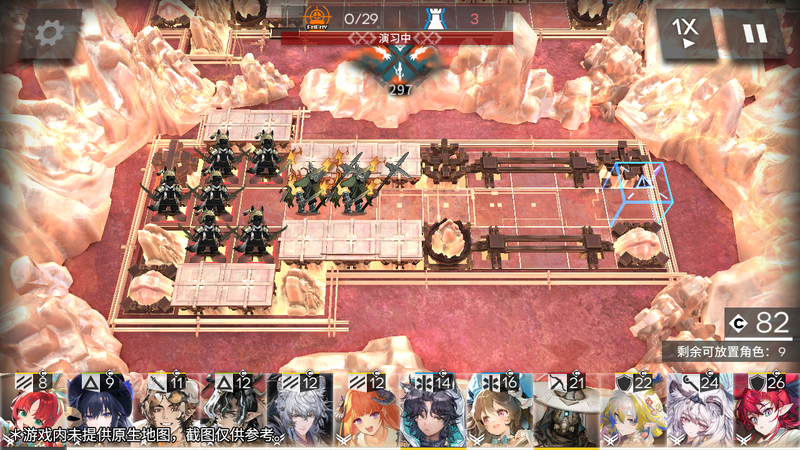Select the red-haired operator costing 8

[35, 412]
